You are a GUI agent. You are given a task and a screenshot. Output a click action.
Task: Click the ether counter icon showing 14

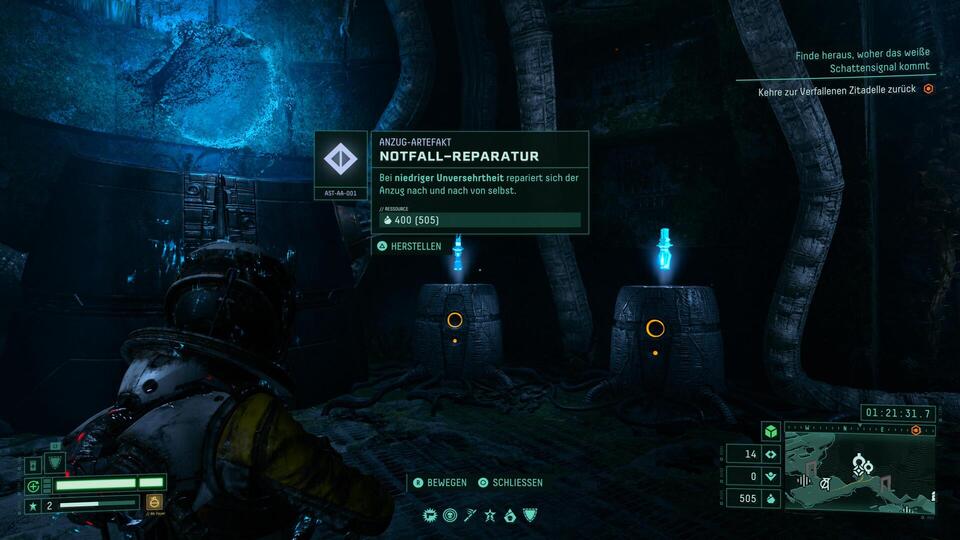coord(770,454)
